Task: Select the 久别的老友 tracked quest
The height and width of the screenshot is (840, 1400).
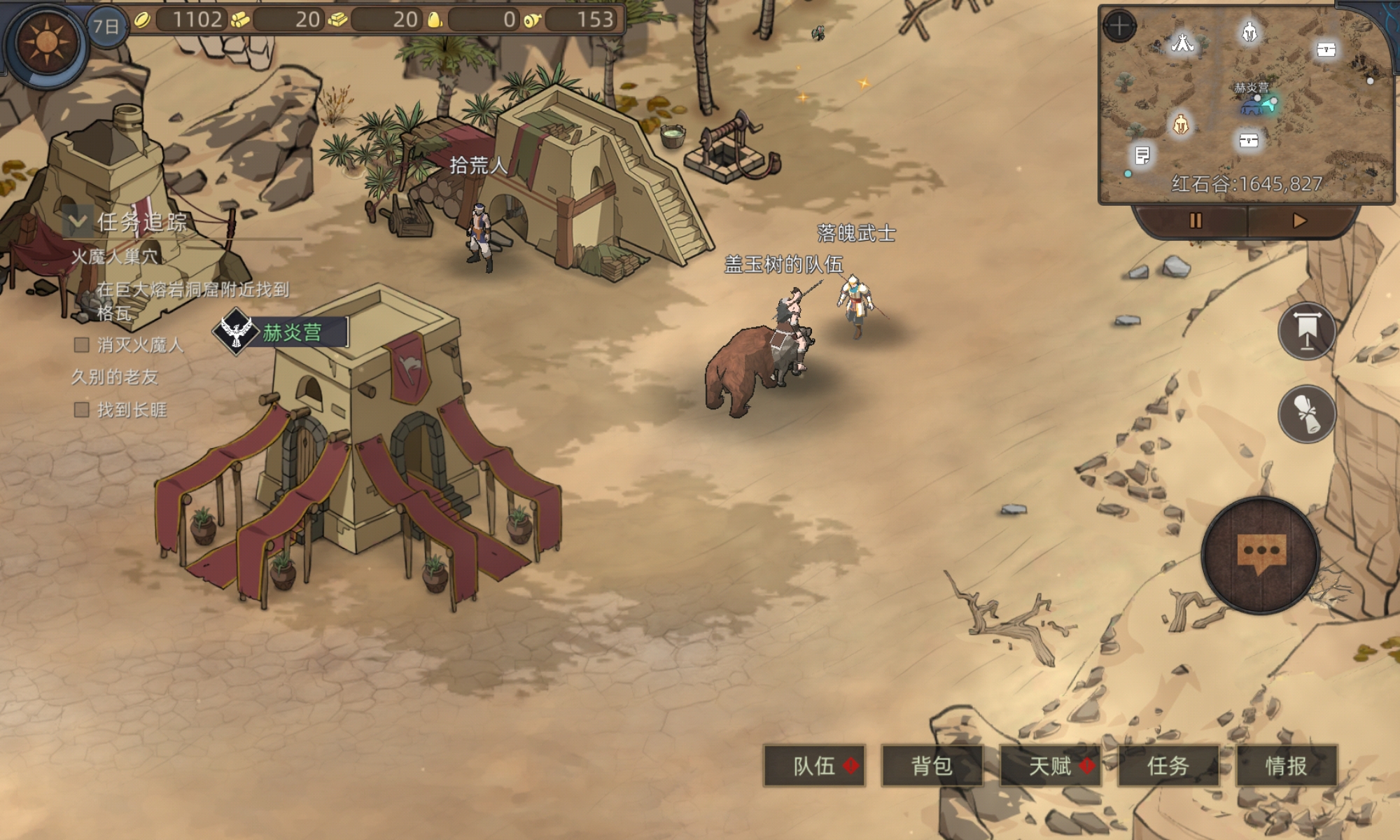Action: pos(115,377)
